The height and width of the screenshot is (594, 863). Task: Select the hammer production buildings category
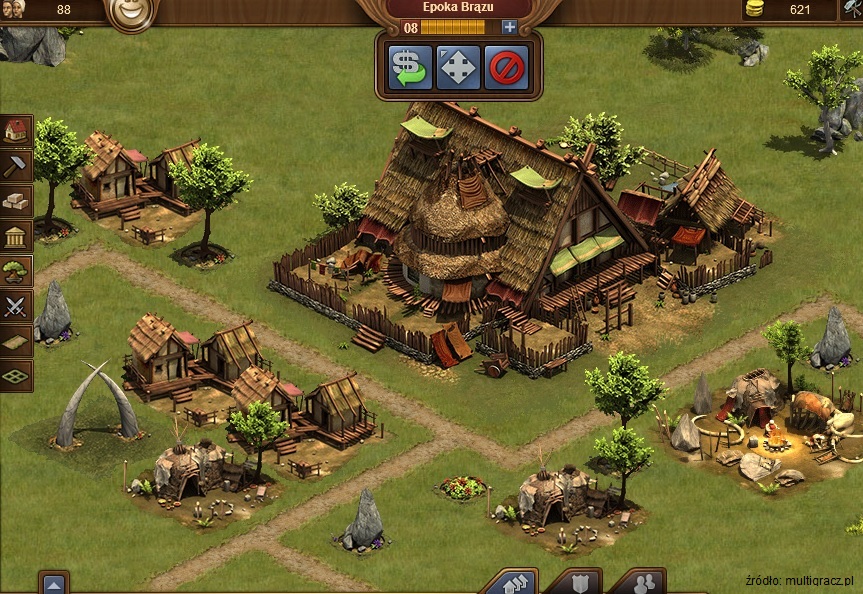17,165
